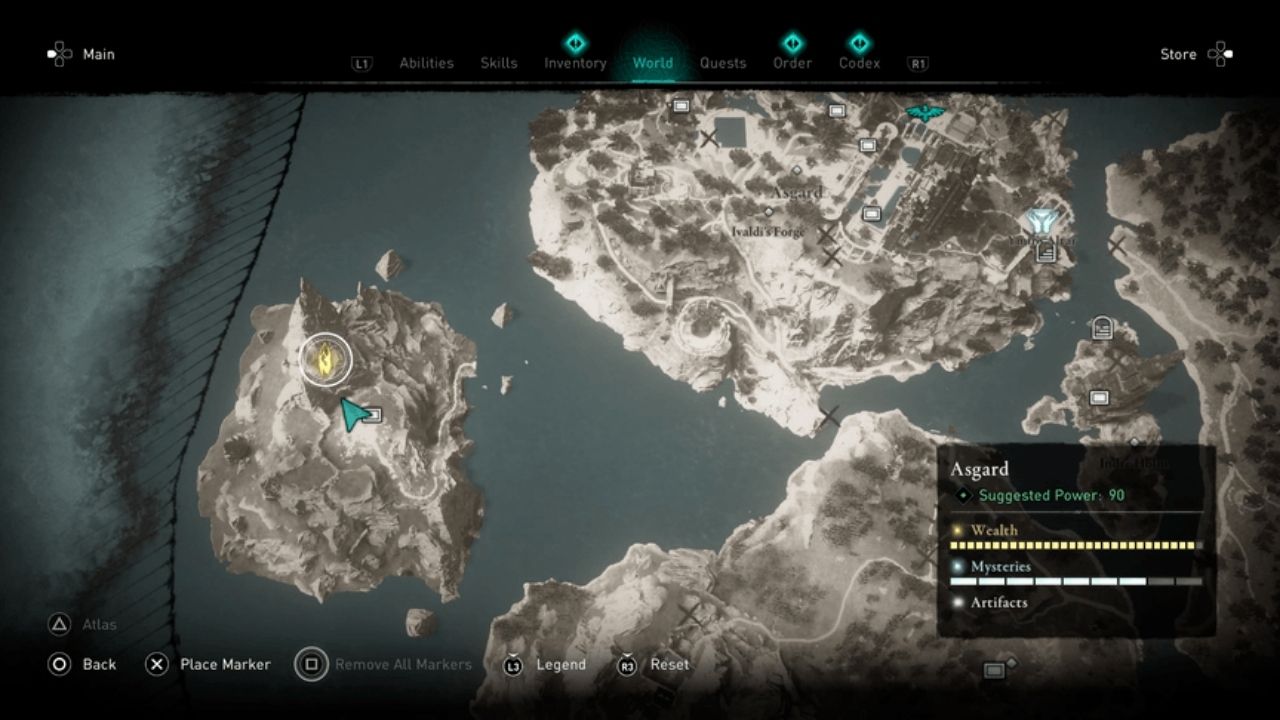Switch to the Order tab
The height and width of the screenshot is (720, 1280).
coord(792,63)
